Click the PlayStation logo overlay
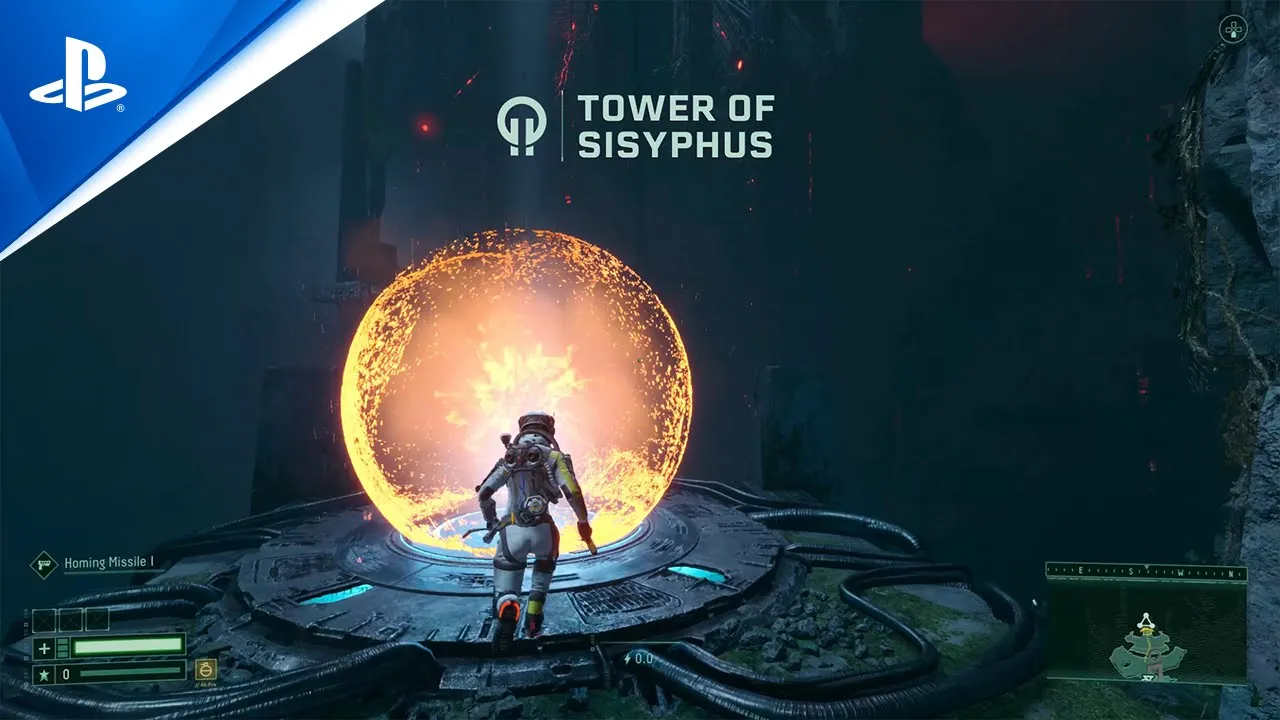 click(78, 74)
